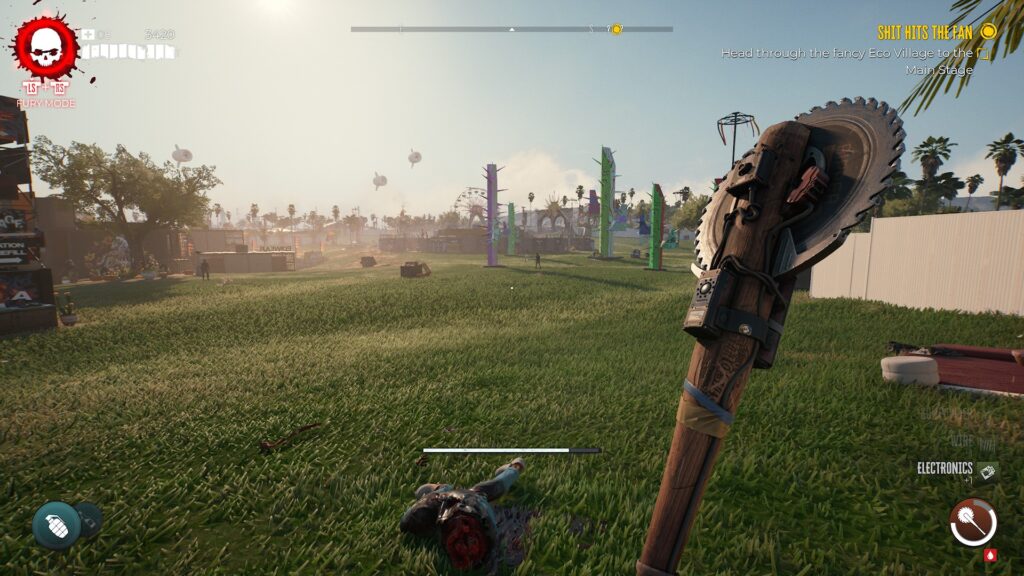Viewport: 1024px width, 576px height.
Task: Click the equipped weapon durability icon
Action: (x=972, y=522)
